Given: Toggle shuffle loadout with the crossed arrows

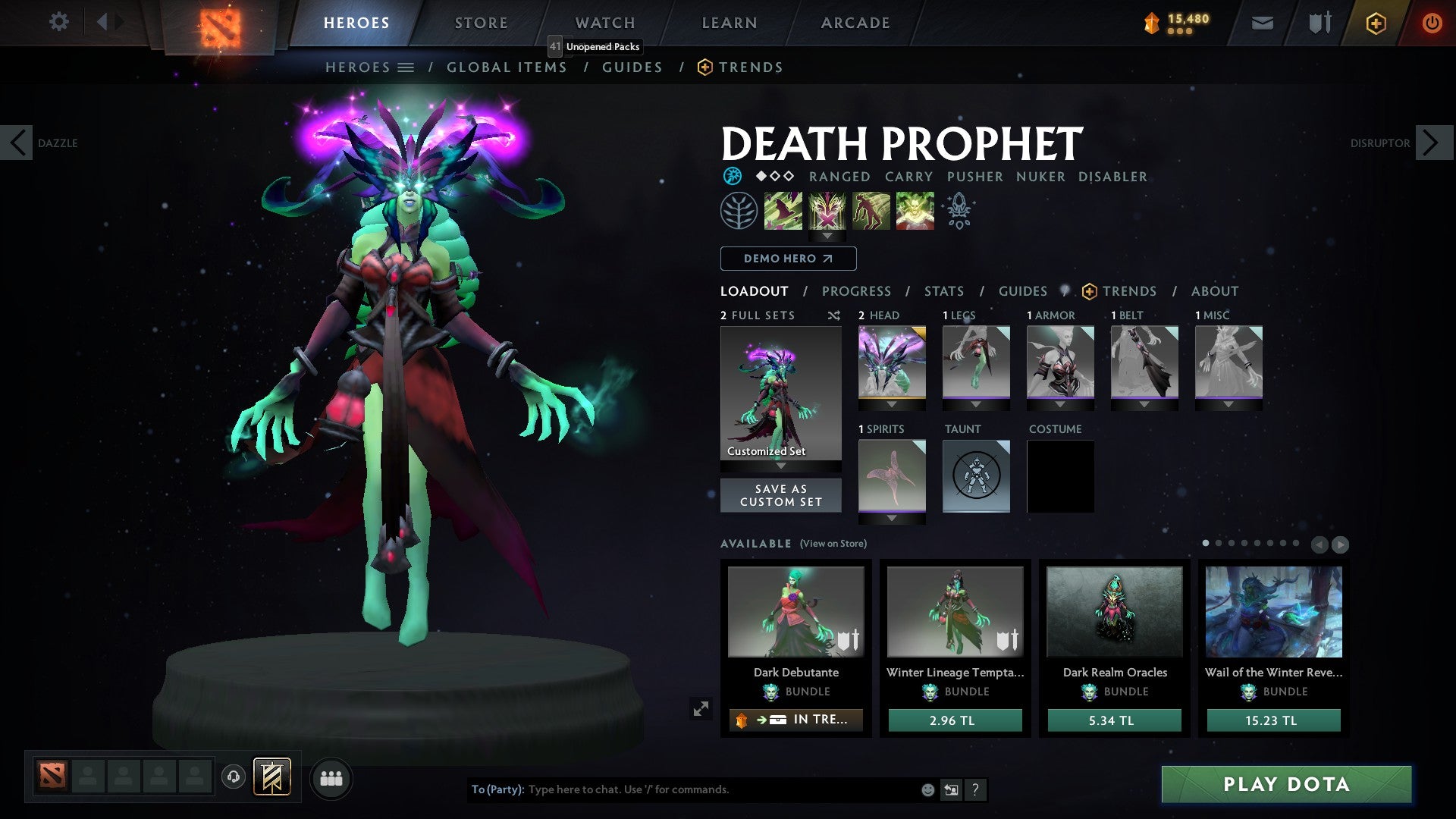Looking at the screenshot, I should pos(834,315).
